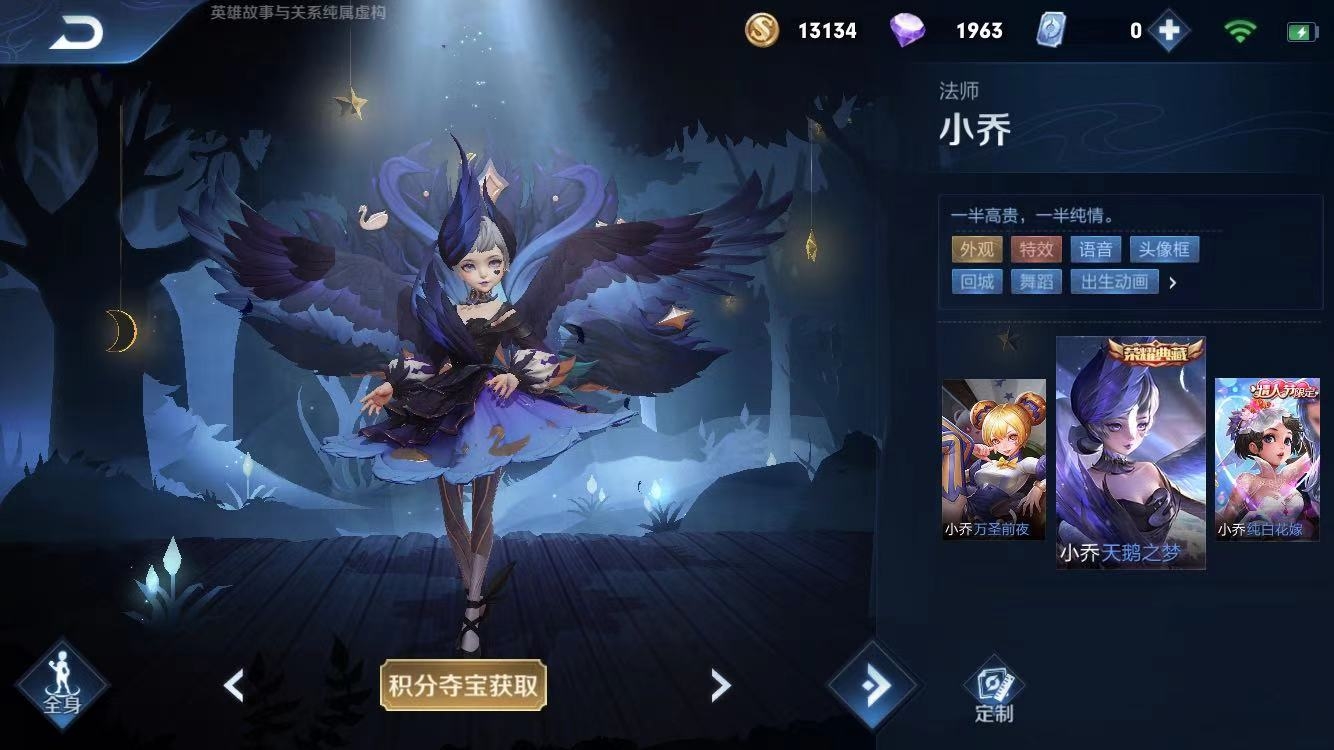Viewport: 1334px width, 750px height.
Task: Switch to the 语音 tab
Action: tap(1095, 249)
